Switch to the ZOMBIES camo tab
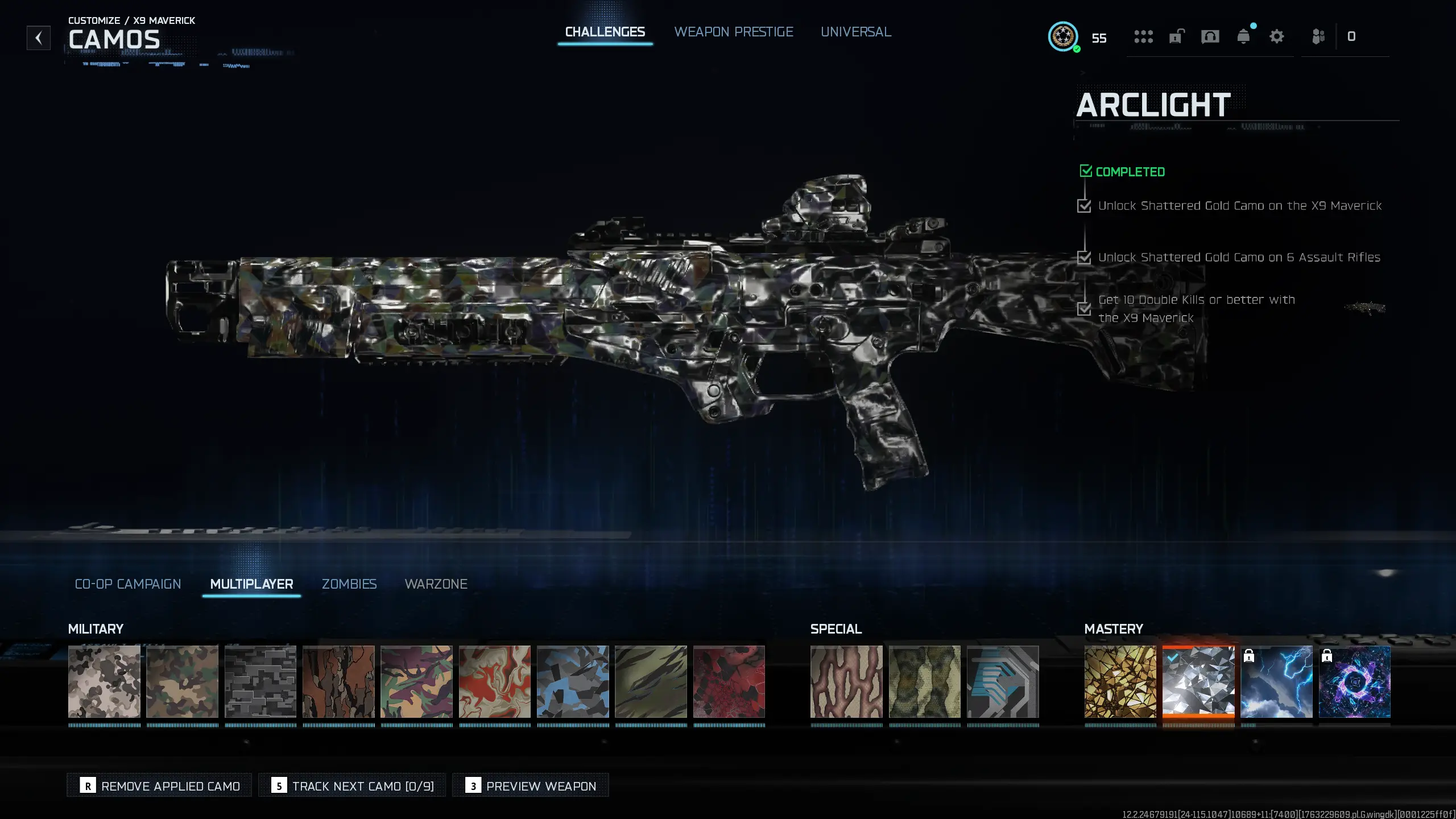This screenshot has height=819, width=1456. click(x=349, y=584)
